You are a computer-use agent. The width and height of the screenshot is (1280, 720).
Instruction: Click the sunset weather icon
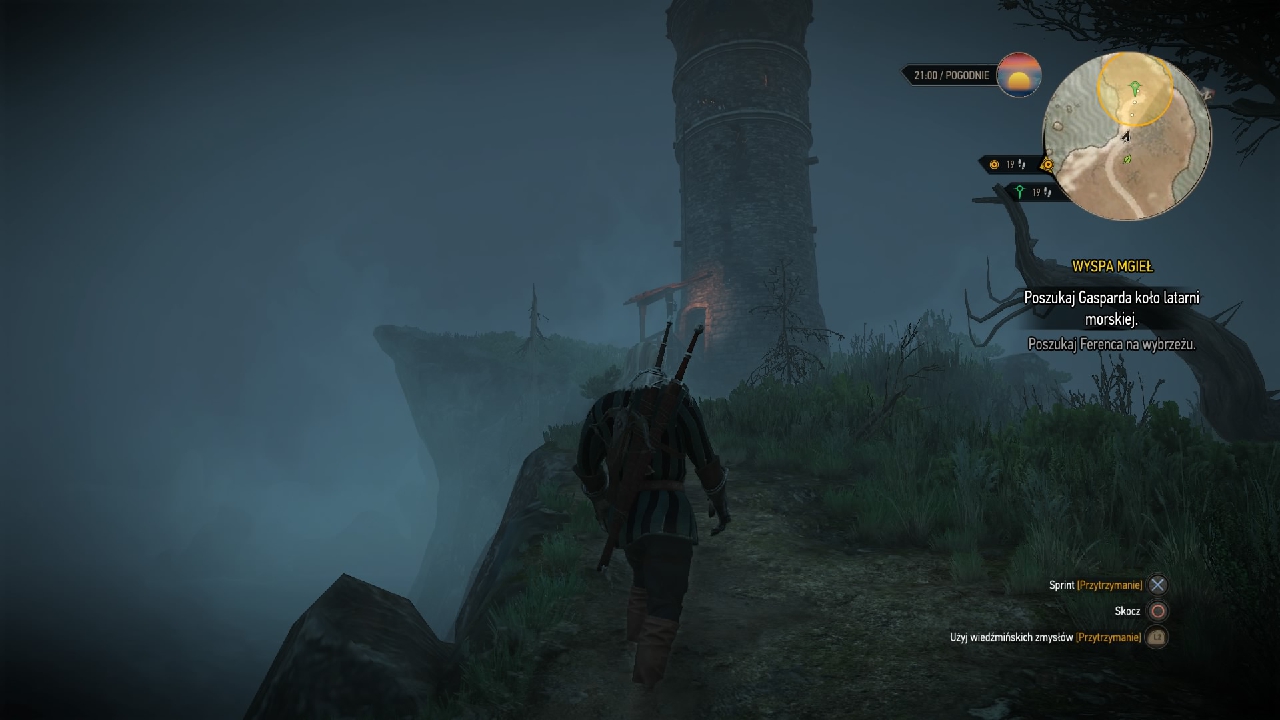pyautogui.click(x=1019, y=75)
